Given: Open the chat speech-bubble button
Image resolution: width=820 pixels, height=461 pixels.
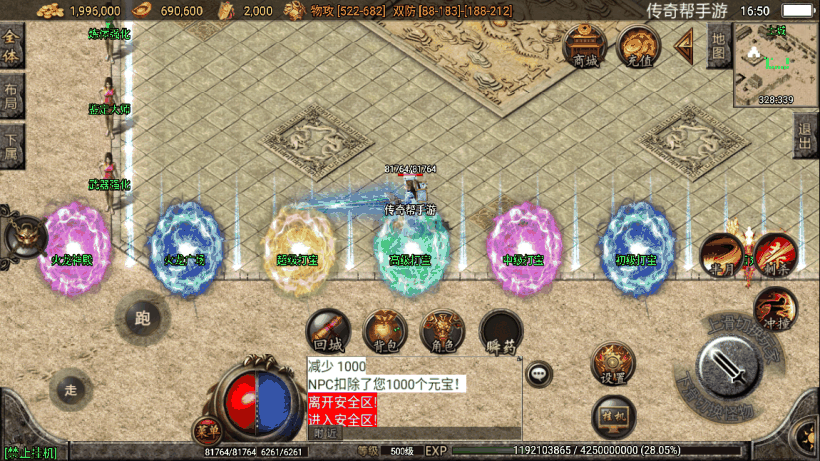Looking at the screenshot, I should coord(539,374).
